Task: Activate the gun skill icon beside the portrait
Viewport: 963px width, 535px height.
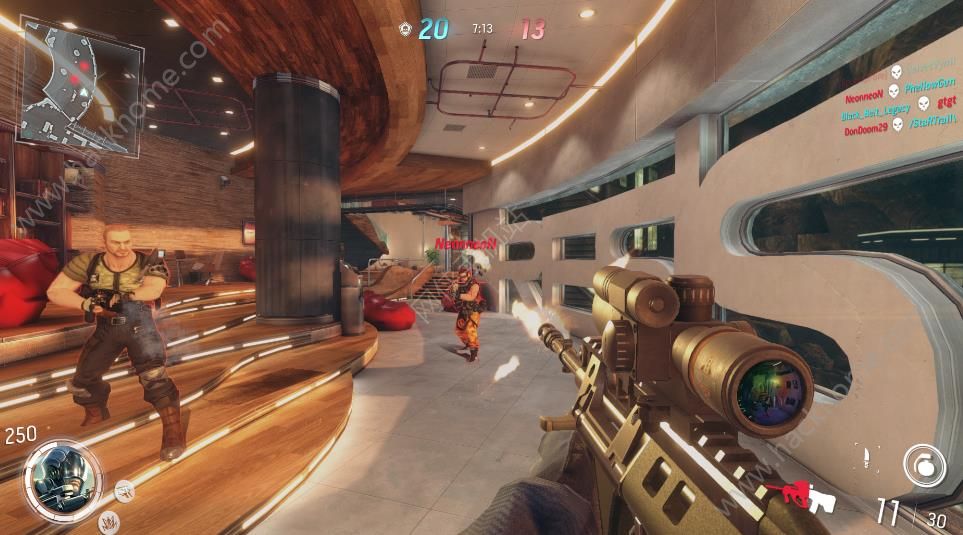Action: (124, 489)
